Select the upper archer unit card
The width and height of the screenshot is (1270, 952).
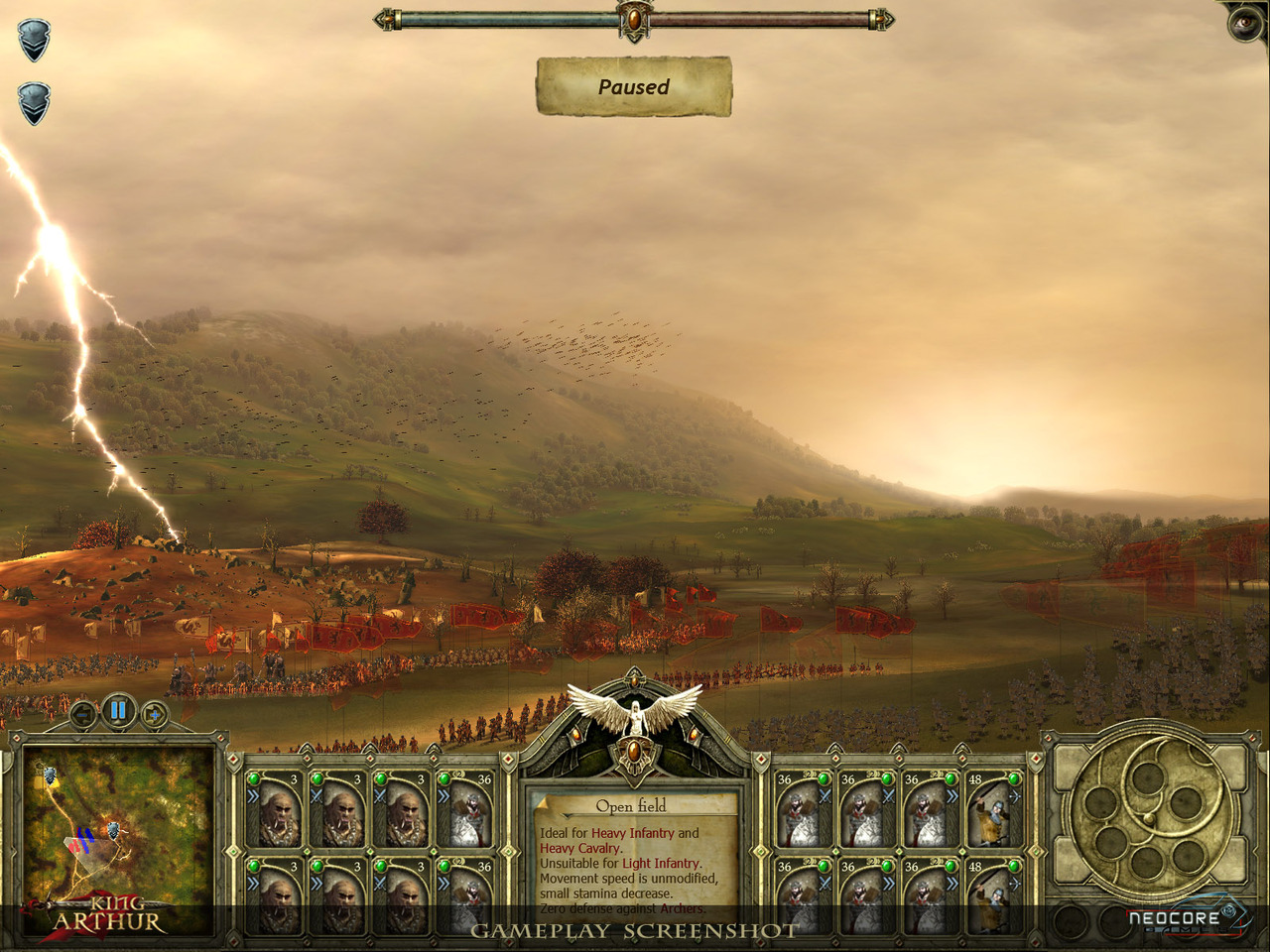pyautogui.click(x=992, y=808)
